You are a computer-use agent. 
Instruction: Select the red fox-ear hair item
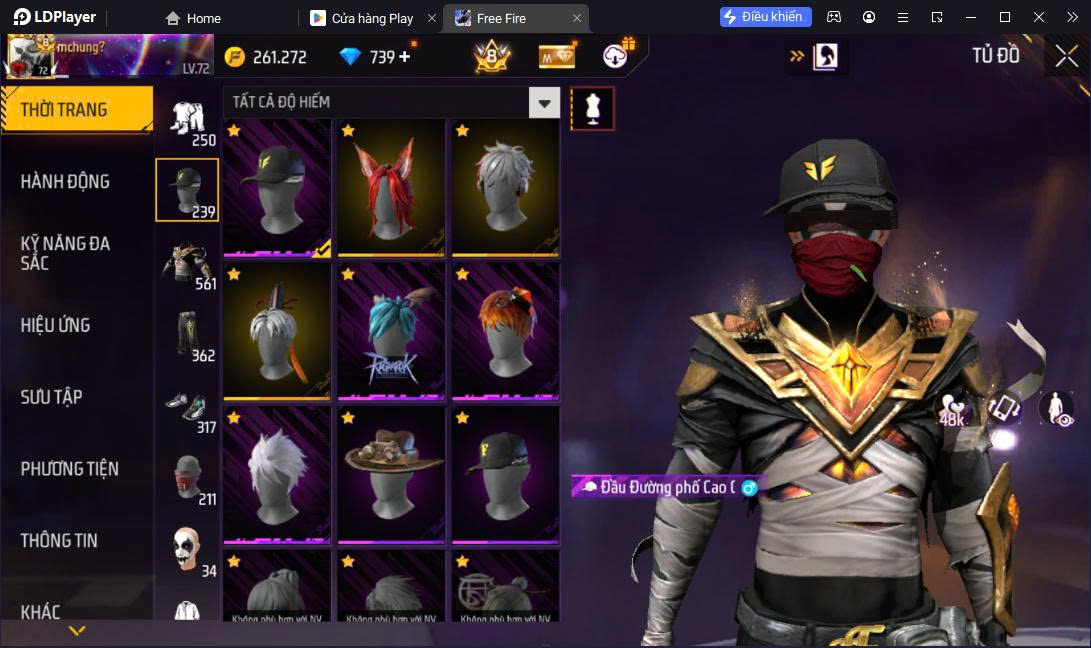(391, 188)
